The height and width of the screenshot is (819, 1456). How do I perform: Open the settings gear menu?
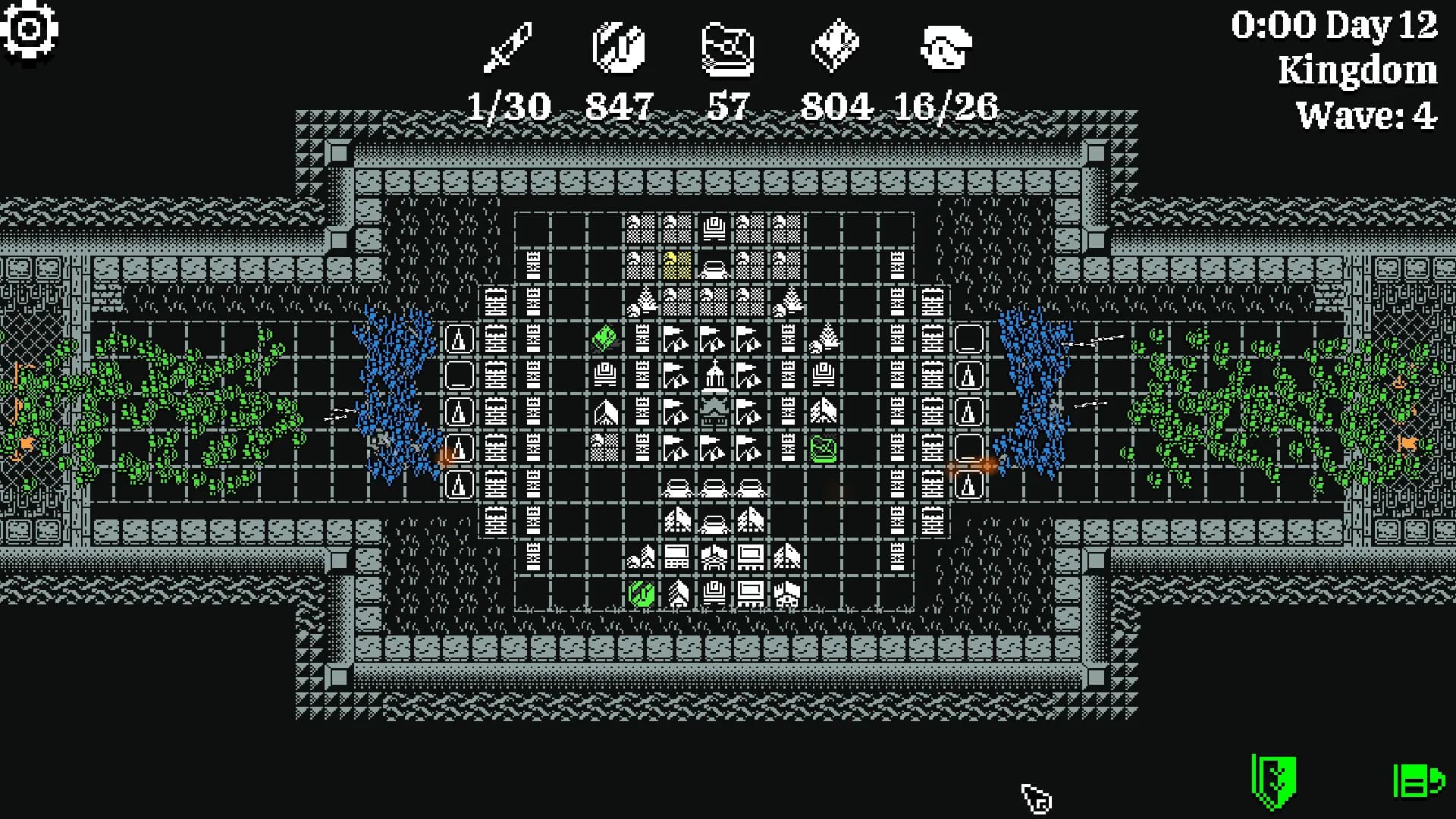(29, 30)
